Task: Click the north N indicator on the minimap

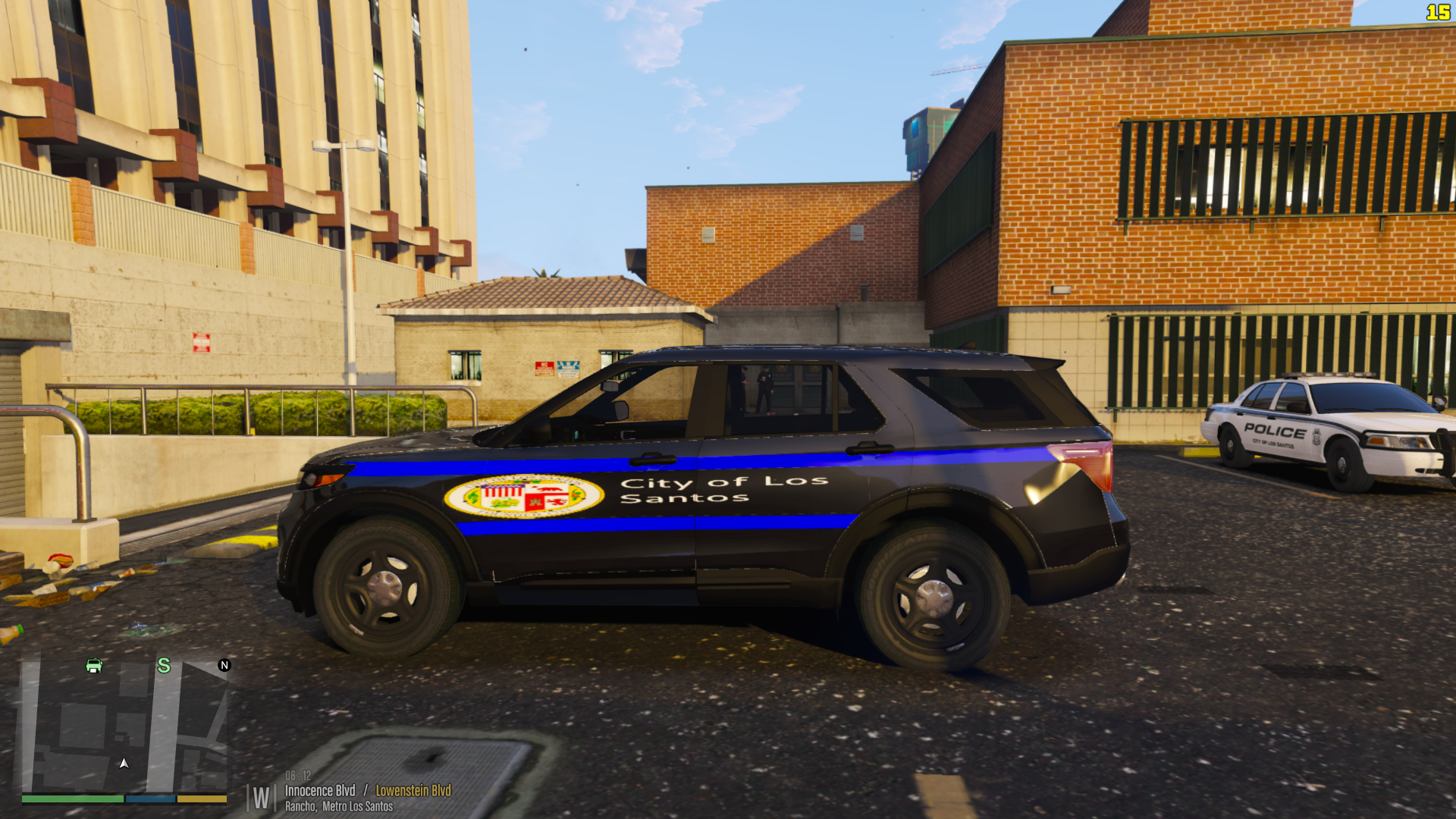Action: coord(224,665)
